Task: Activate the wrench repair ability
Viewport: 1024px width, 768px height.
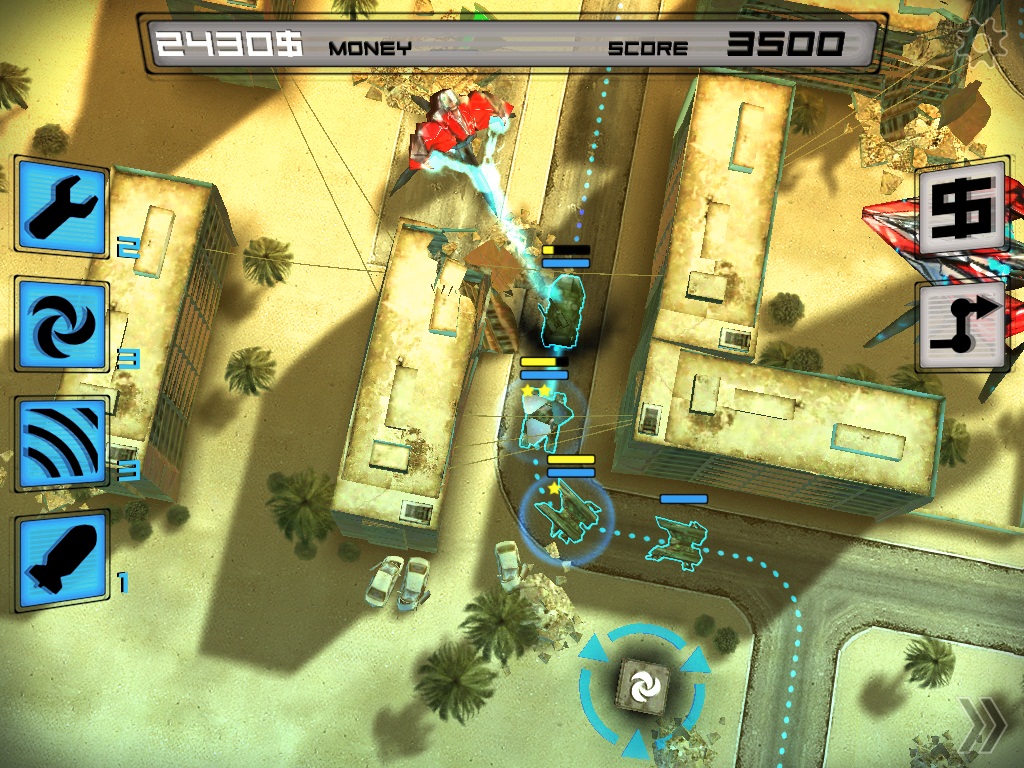Action: [x=62, y=207]
